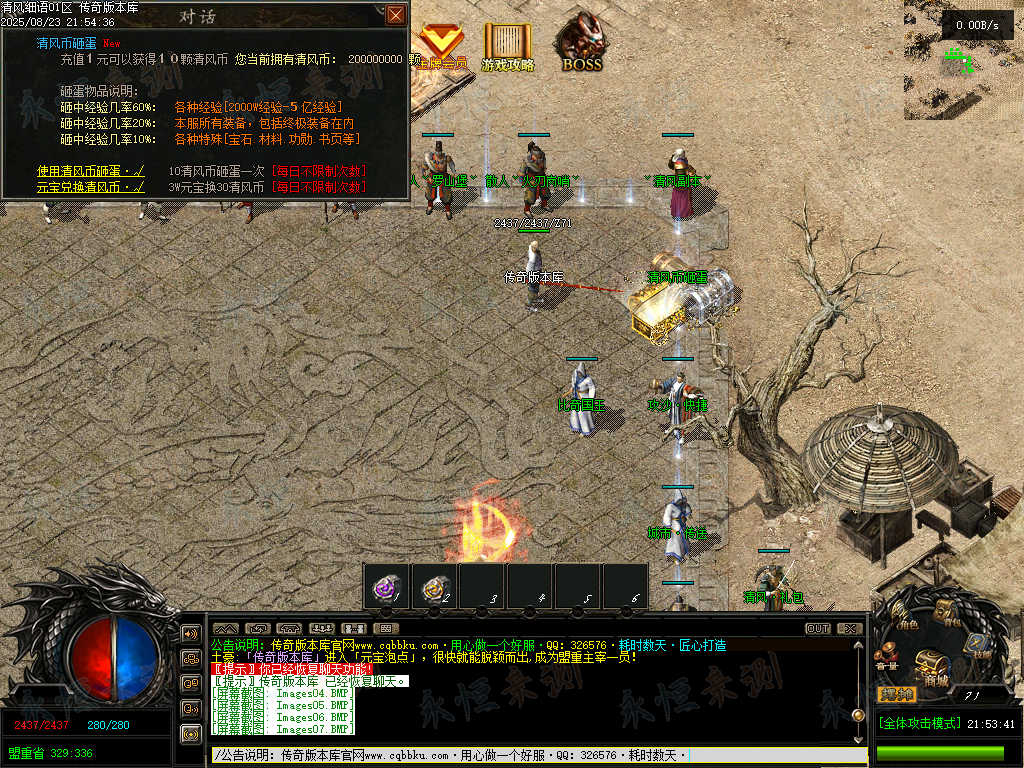
Task: Click the minimap in the corner
Action: (963, 60)
